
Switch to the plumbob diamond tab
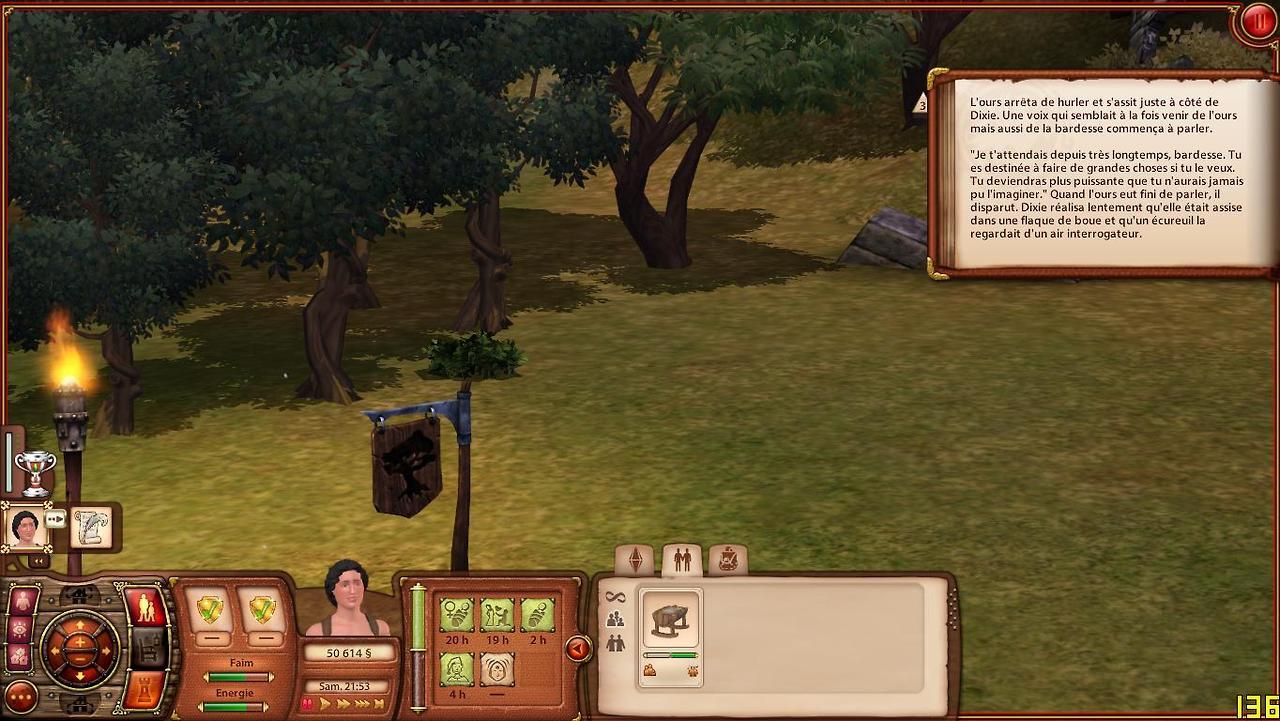click(x=634, y=561)
